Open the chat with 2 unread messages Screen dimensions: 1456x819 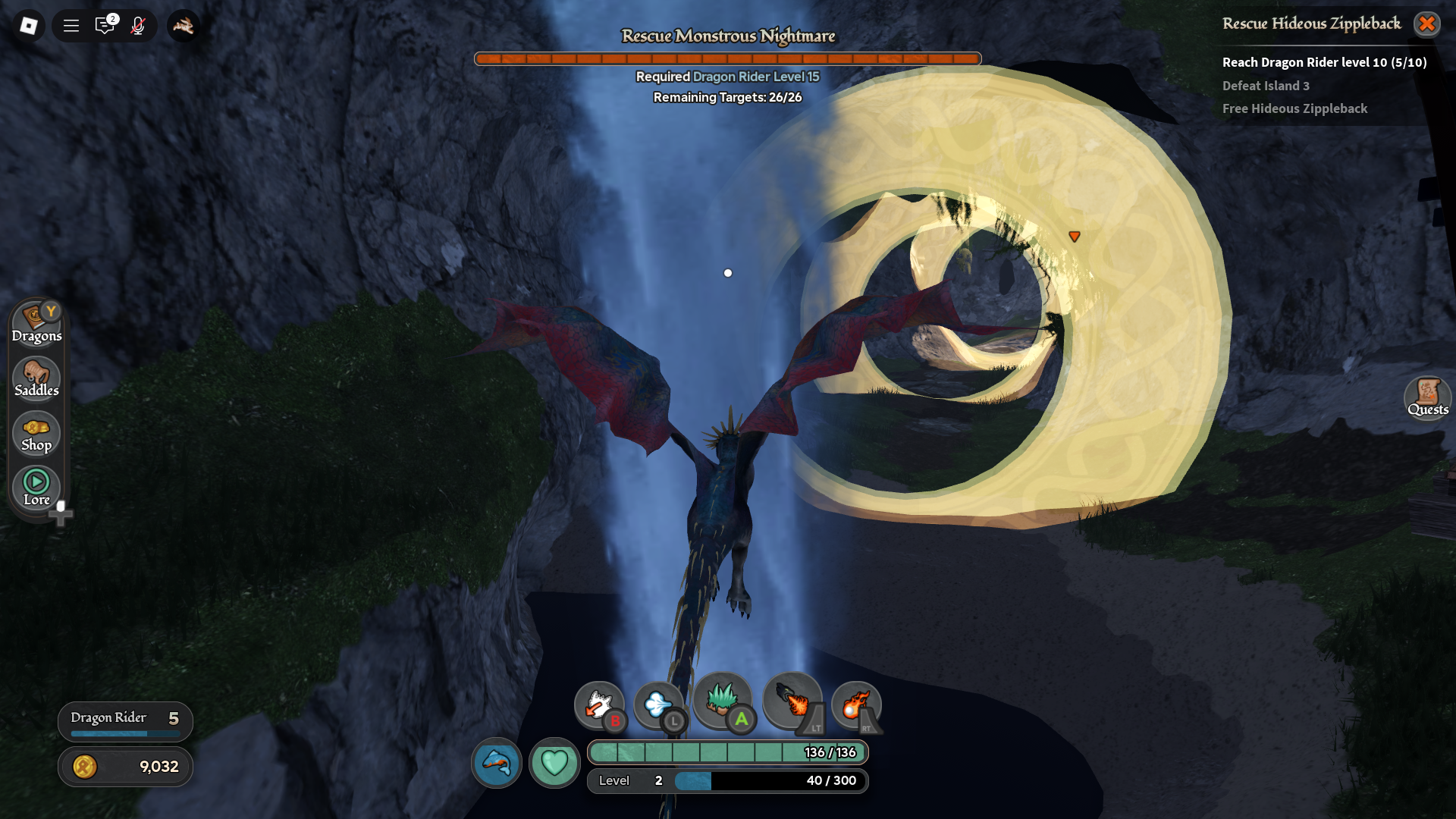pos(105,26)
